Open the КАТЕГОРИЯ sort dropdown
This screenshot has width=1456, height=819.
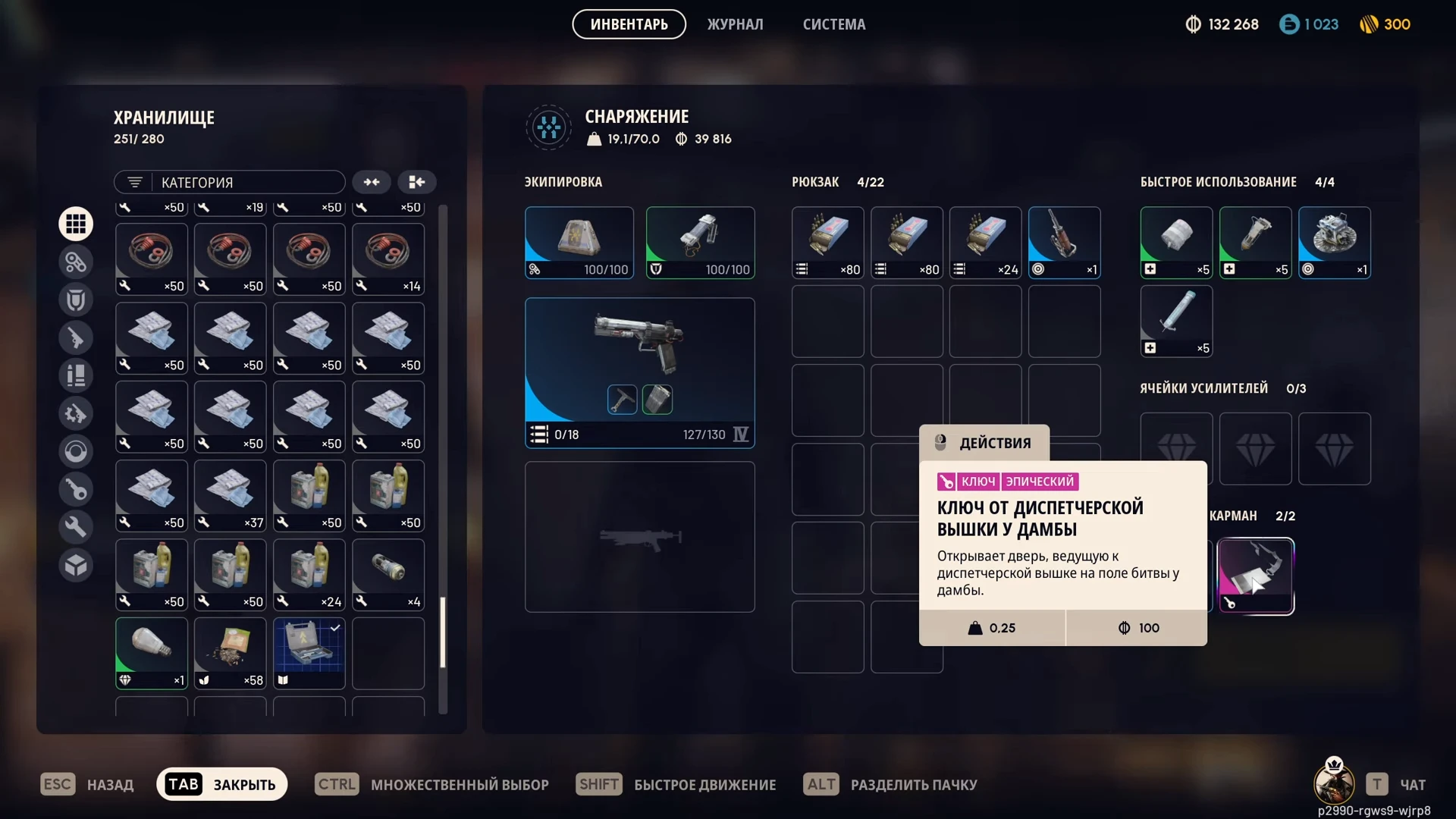(230, 182)
